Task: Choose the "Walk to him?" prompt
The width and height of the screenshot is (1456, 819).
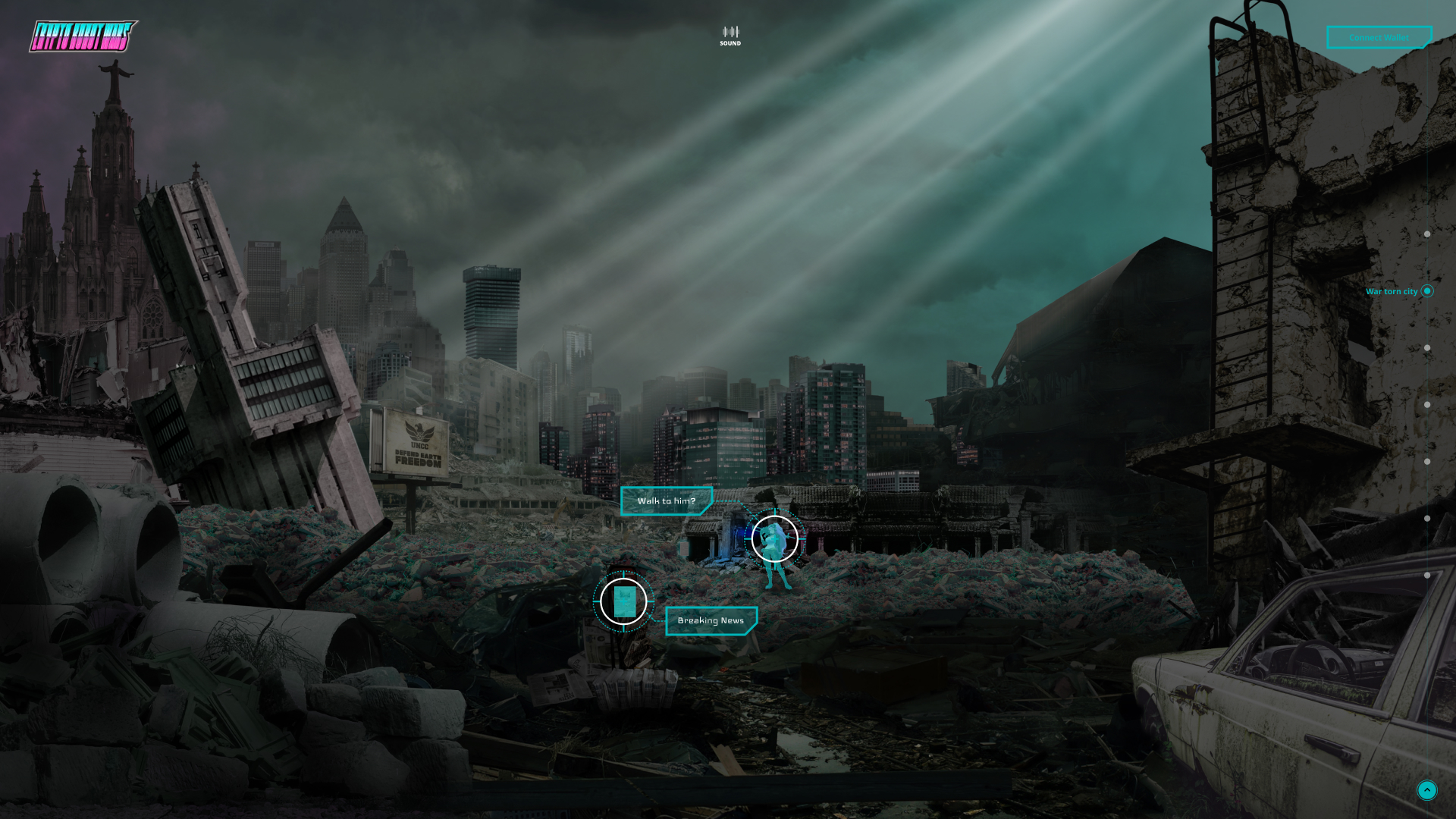Action: pos(666,501)
